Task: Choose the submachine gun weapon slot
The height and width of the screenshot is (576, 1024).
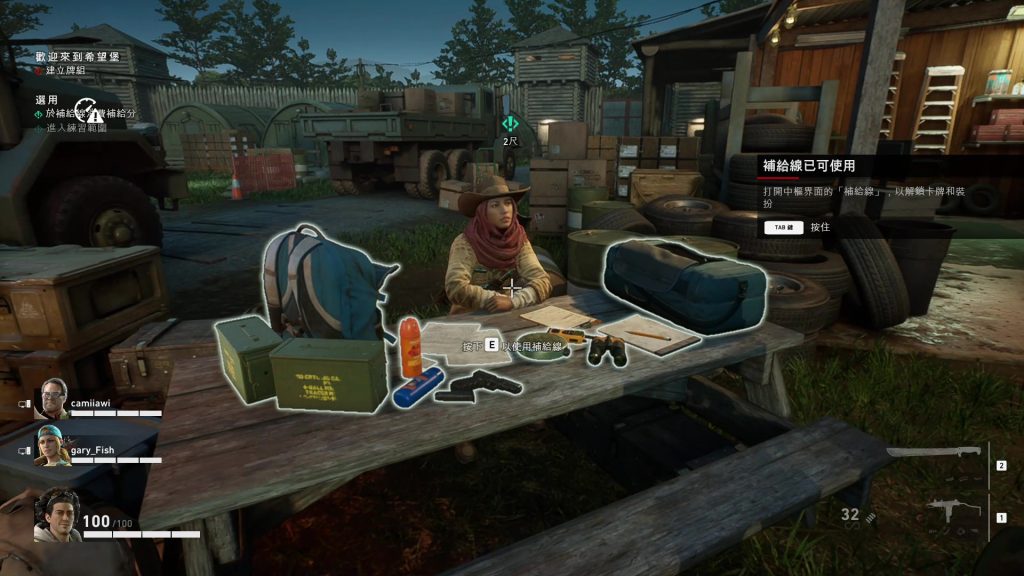Action: coord(941,511)
